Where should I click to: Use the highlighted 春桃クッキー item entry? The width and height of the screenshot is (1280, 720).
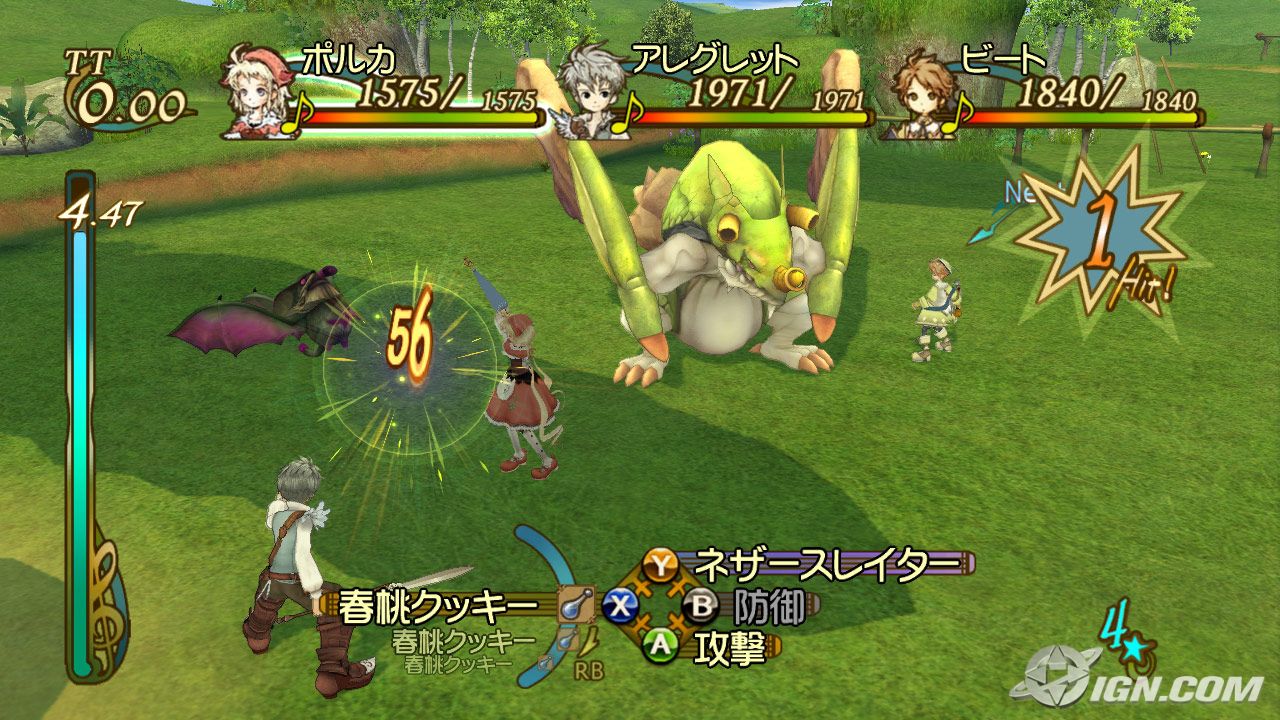(440, 606)
